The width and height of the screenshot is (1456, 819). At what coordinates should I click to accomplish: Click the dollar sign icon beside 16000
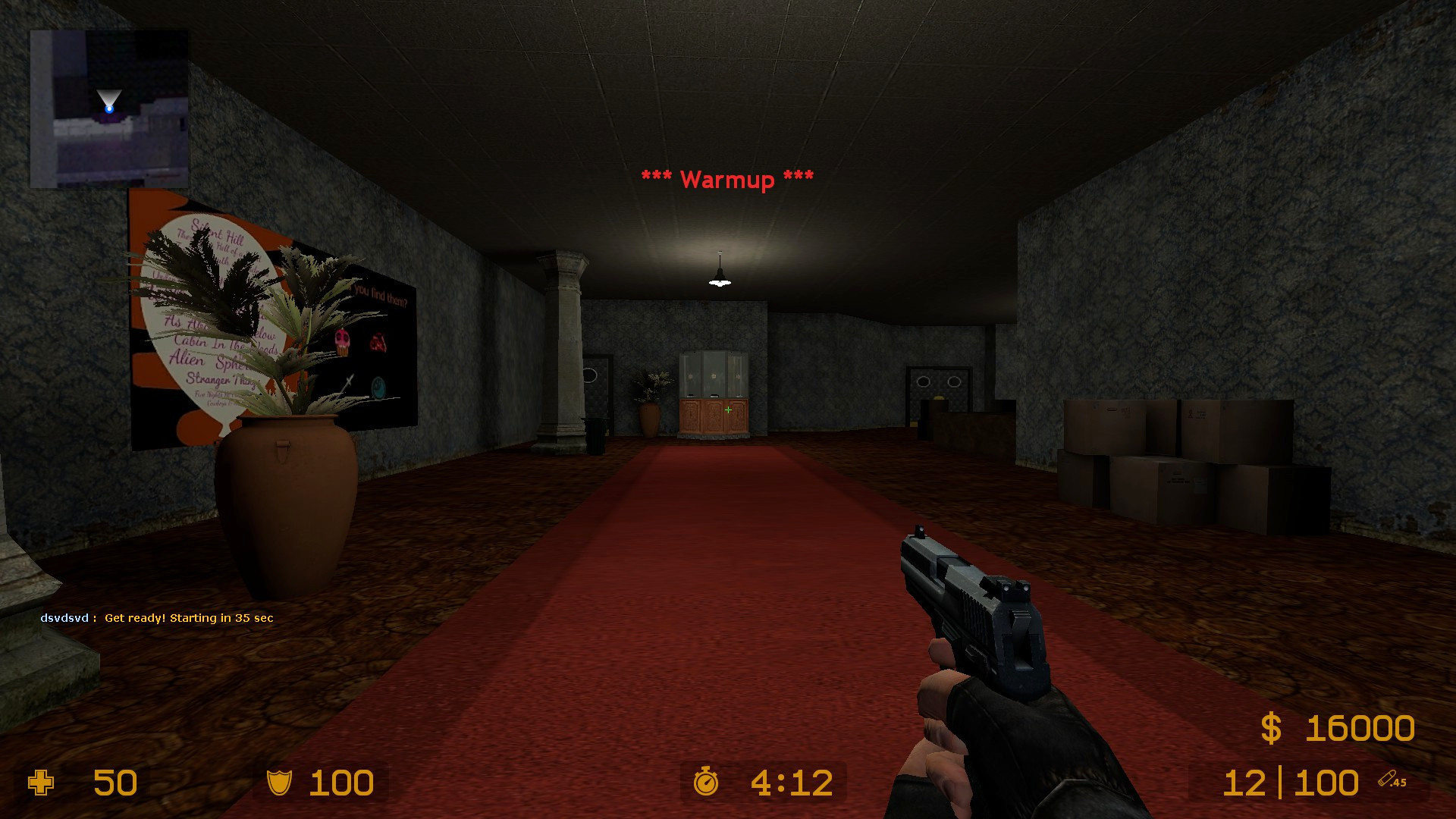(x=1271, y=729)
